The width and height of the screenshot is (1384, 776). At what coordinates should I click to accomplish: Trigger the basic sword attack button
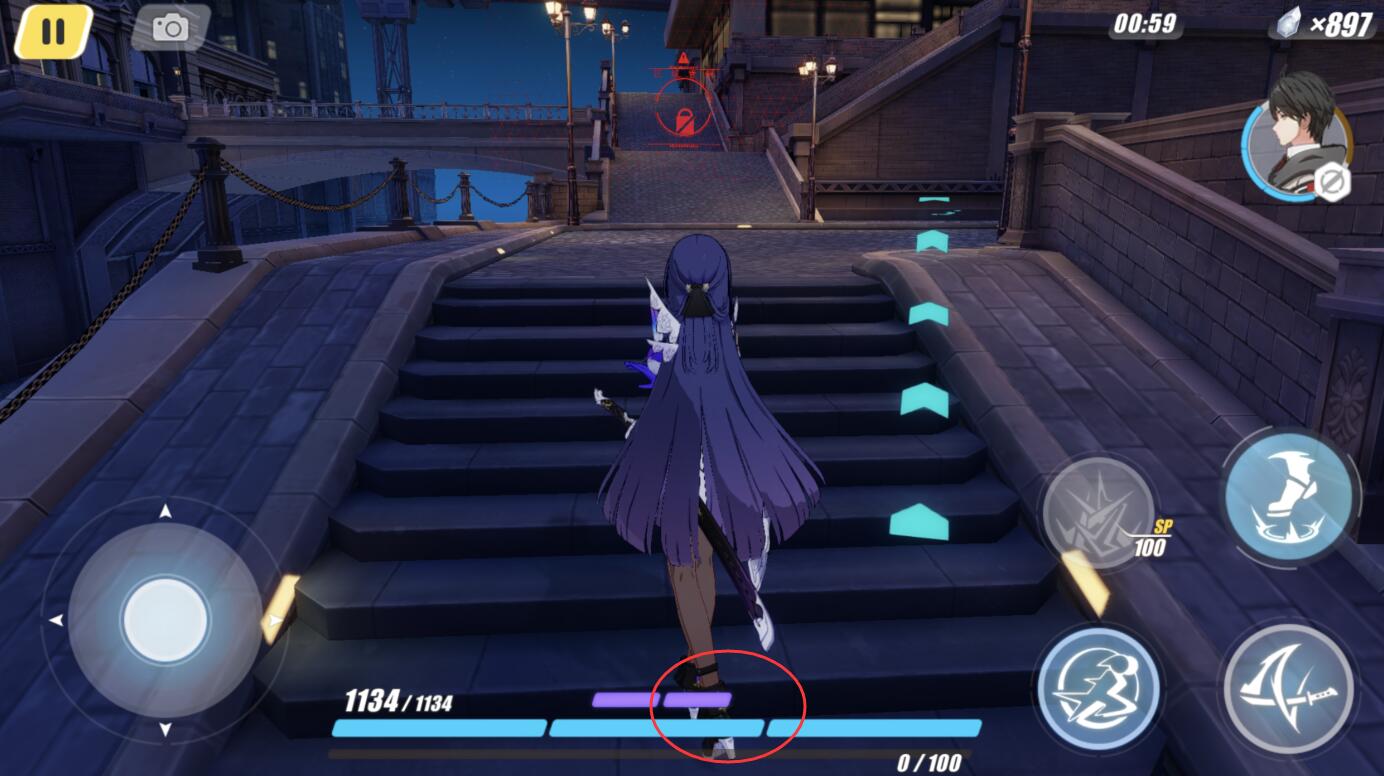1288,688
